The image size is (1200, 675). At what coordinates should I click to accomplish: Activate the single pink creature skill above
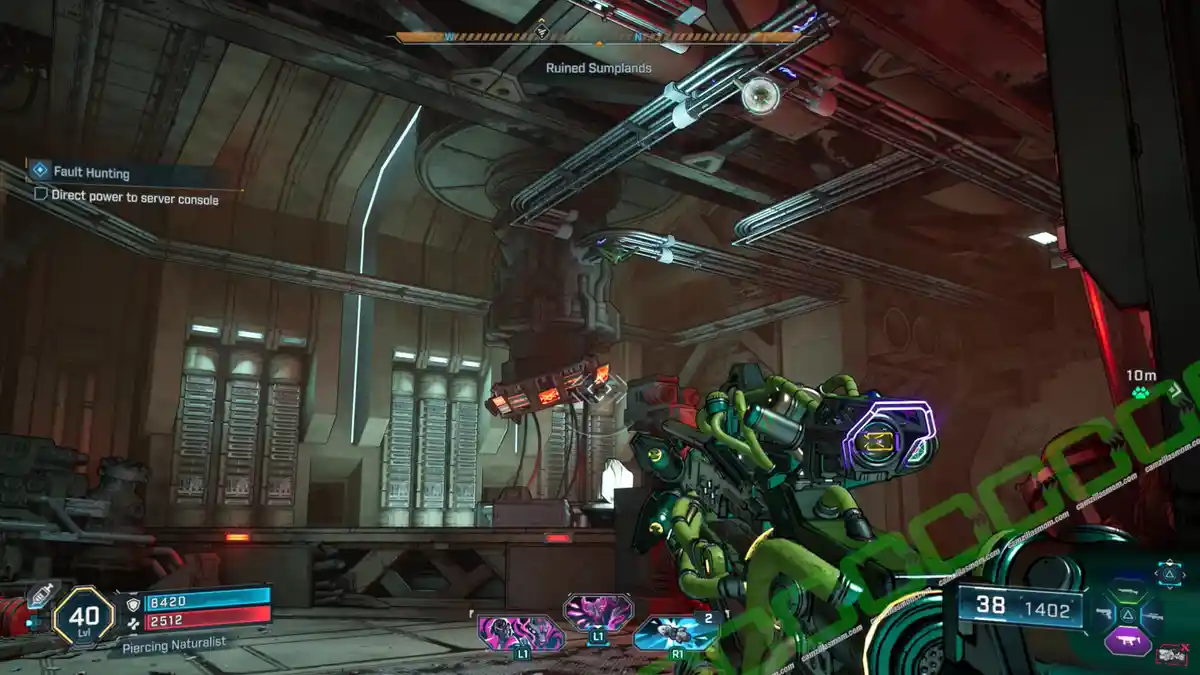(x=597, y=611)
